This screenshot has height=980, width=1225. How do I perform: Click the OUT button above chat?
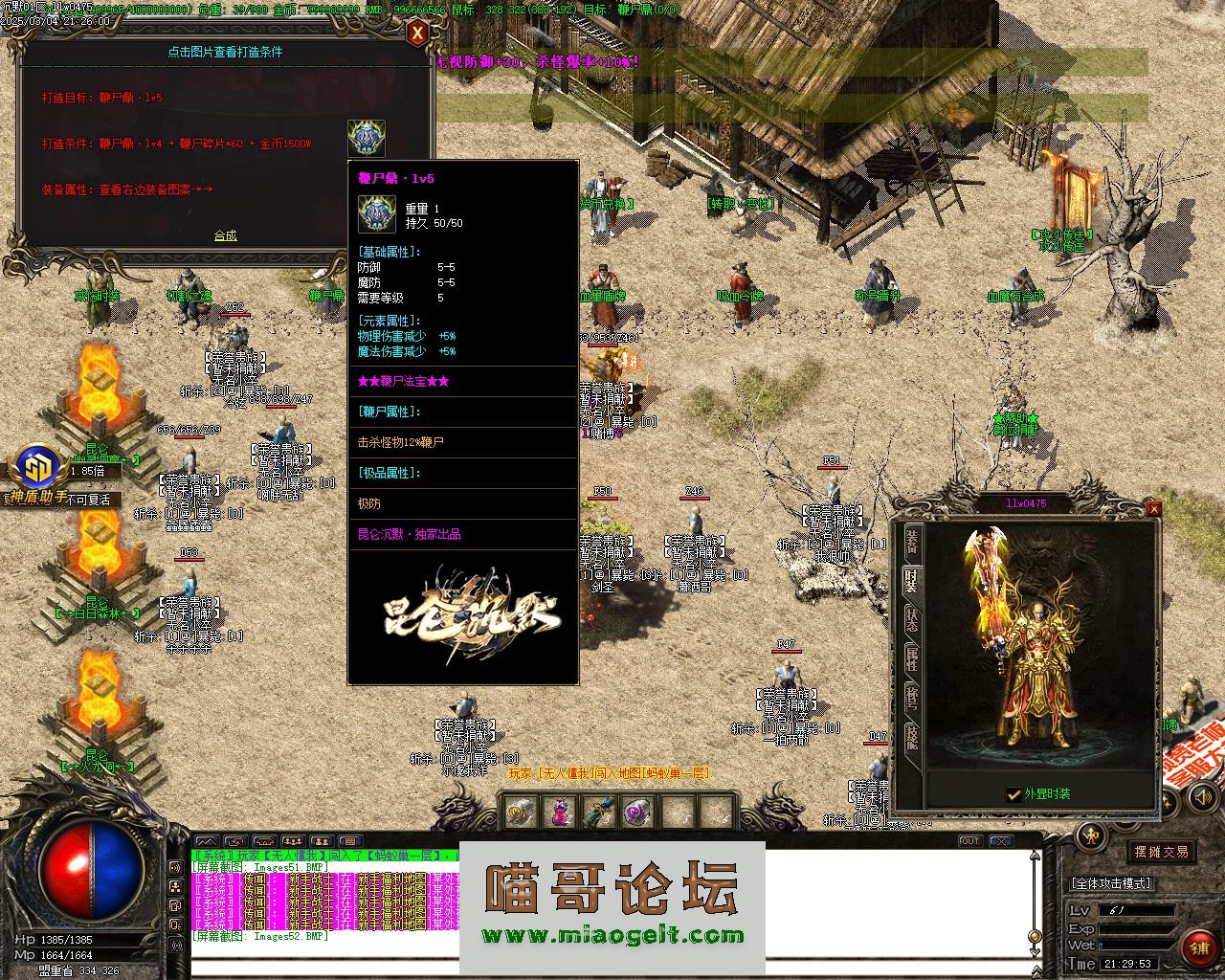[x=969, y=841]
